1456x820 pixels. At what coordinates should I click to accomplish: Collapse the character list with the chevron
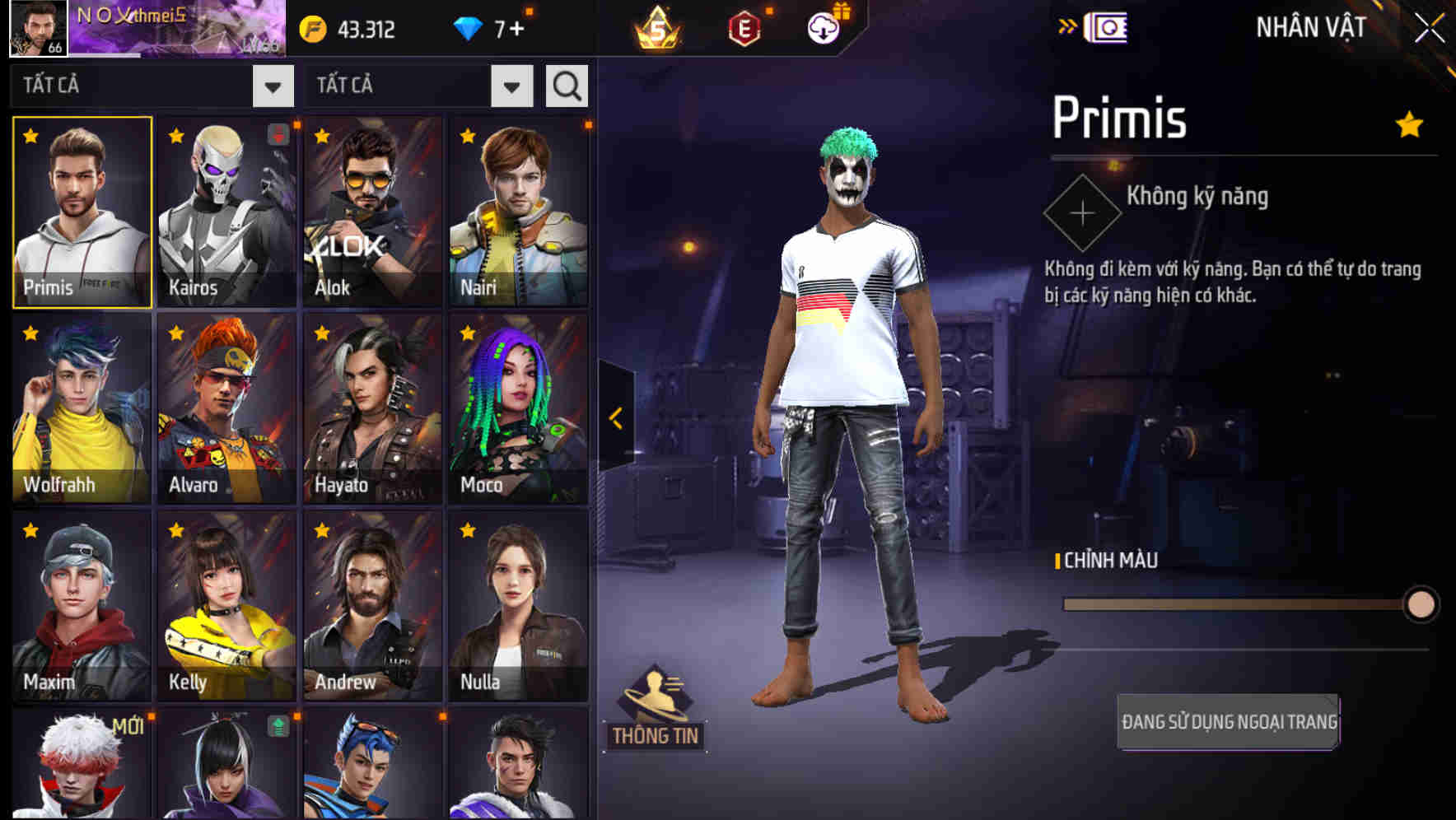click(x=615, y=418)
